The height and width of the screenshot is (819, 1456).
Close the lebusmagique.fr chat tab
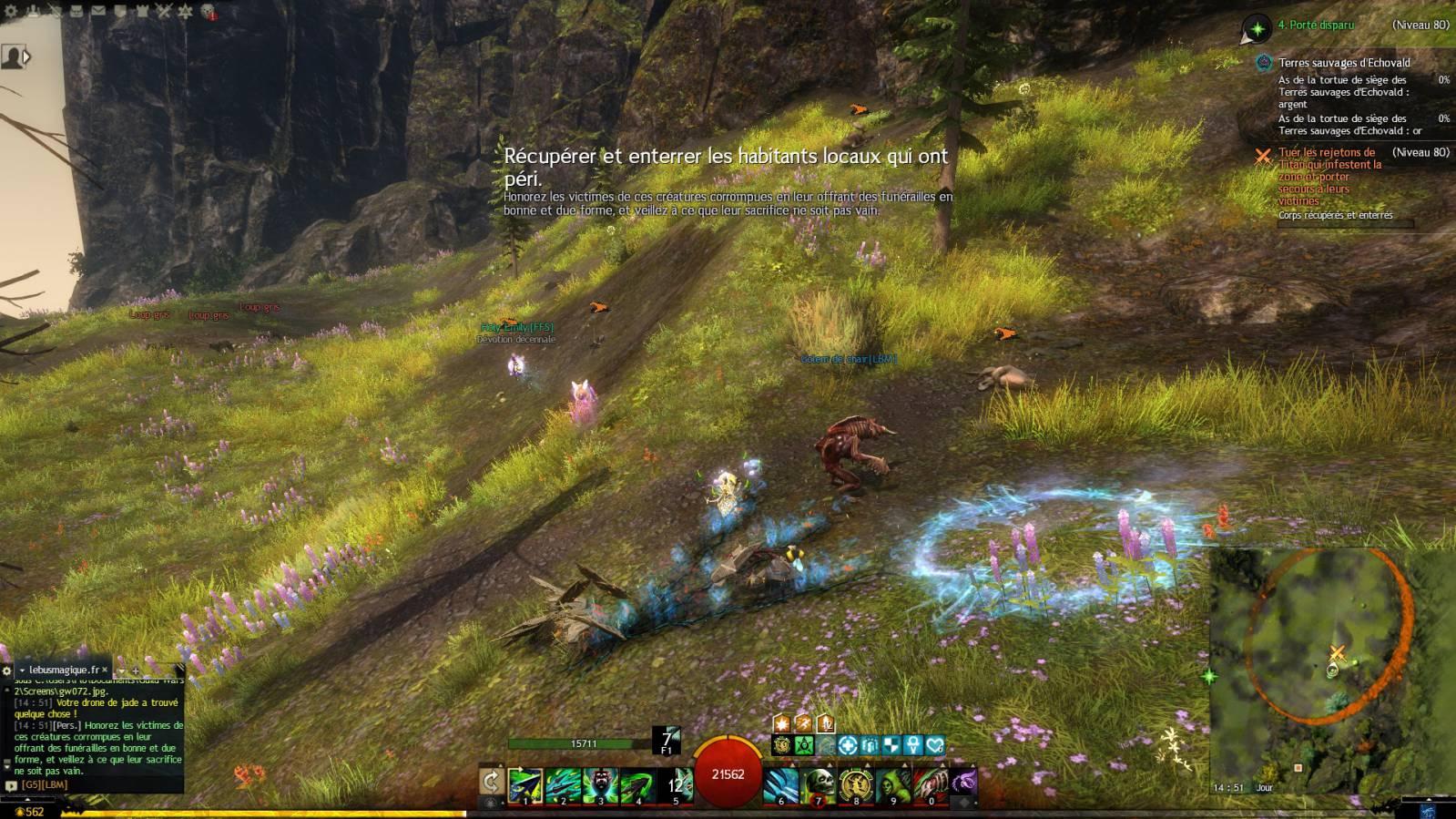[x=105, y=670]
